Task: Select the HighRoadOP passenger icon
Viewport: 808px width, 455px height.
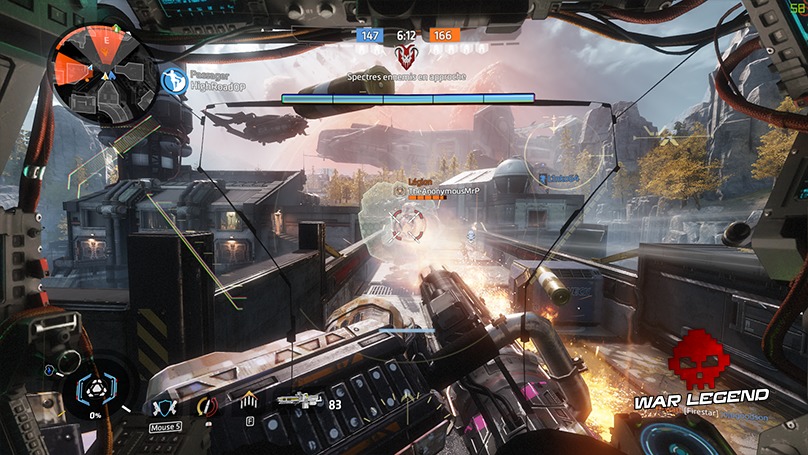Action: point(174,79)
